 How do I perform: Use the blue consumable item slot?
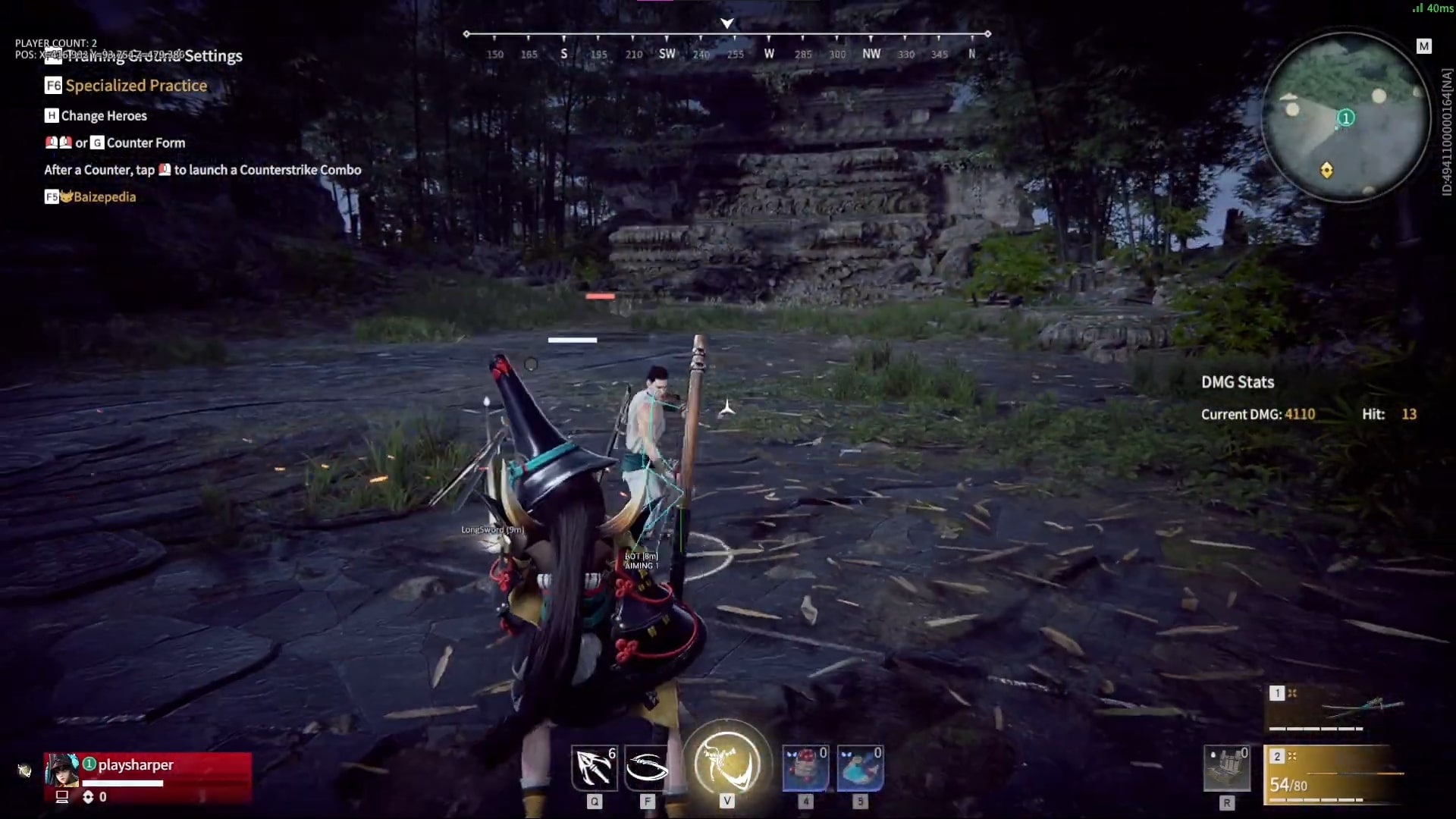[x=860, y=768]
